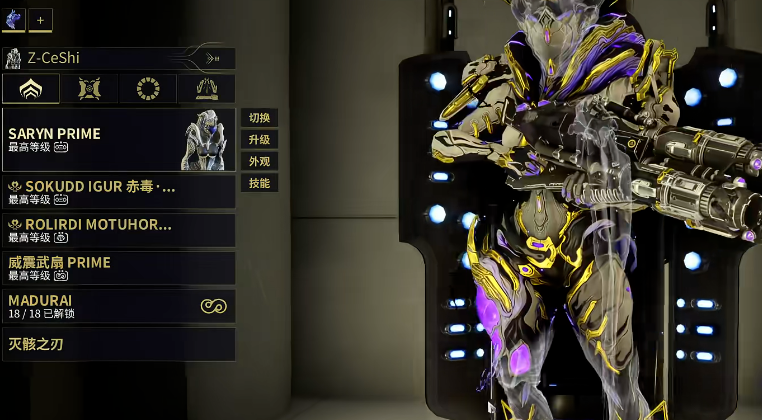Select the SARYN PRIME warframe slot
Image resolution: width=762 pixels, height=420 pixels.
118,140
